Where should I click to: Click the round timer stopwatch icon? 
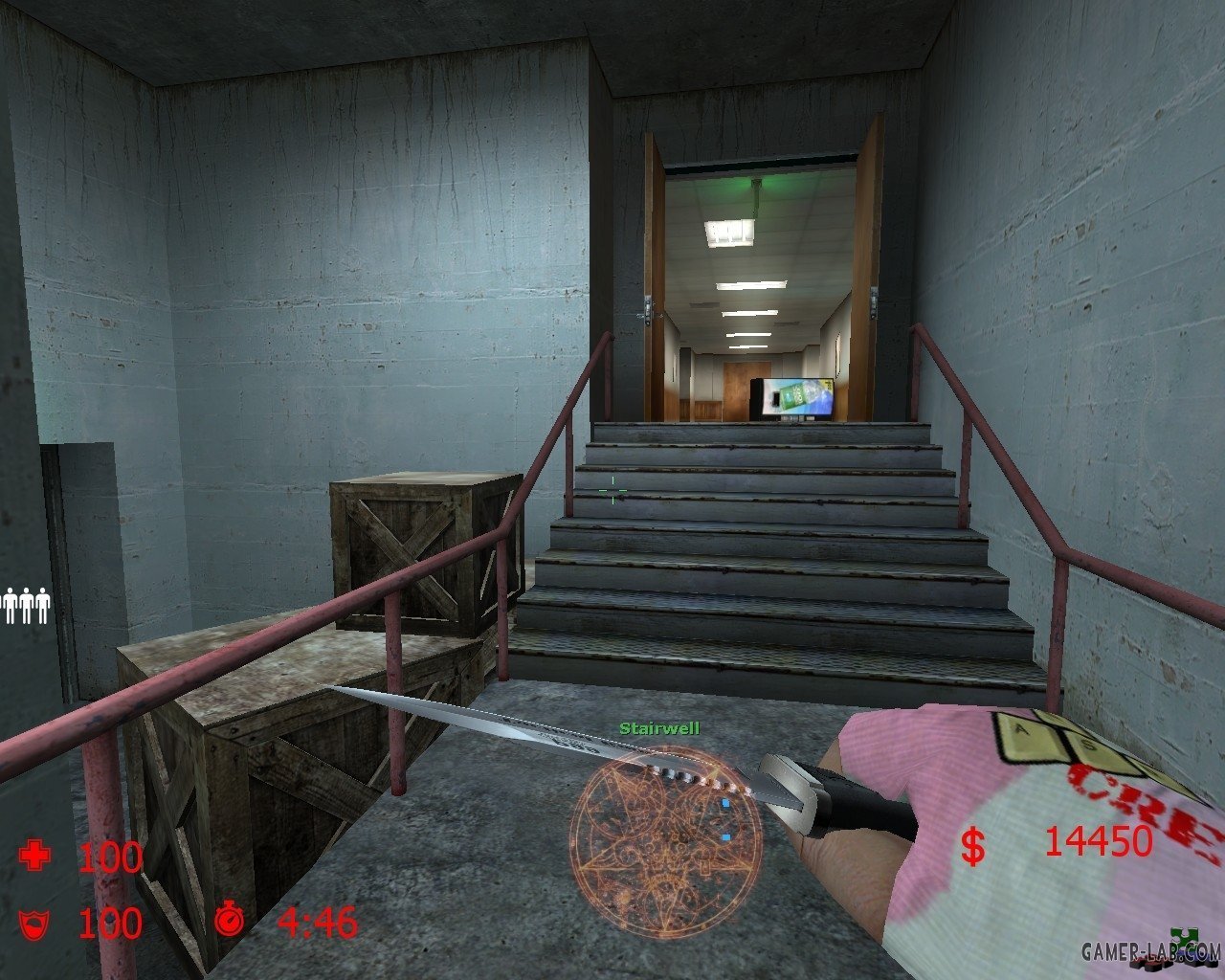230,919
